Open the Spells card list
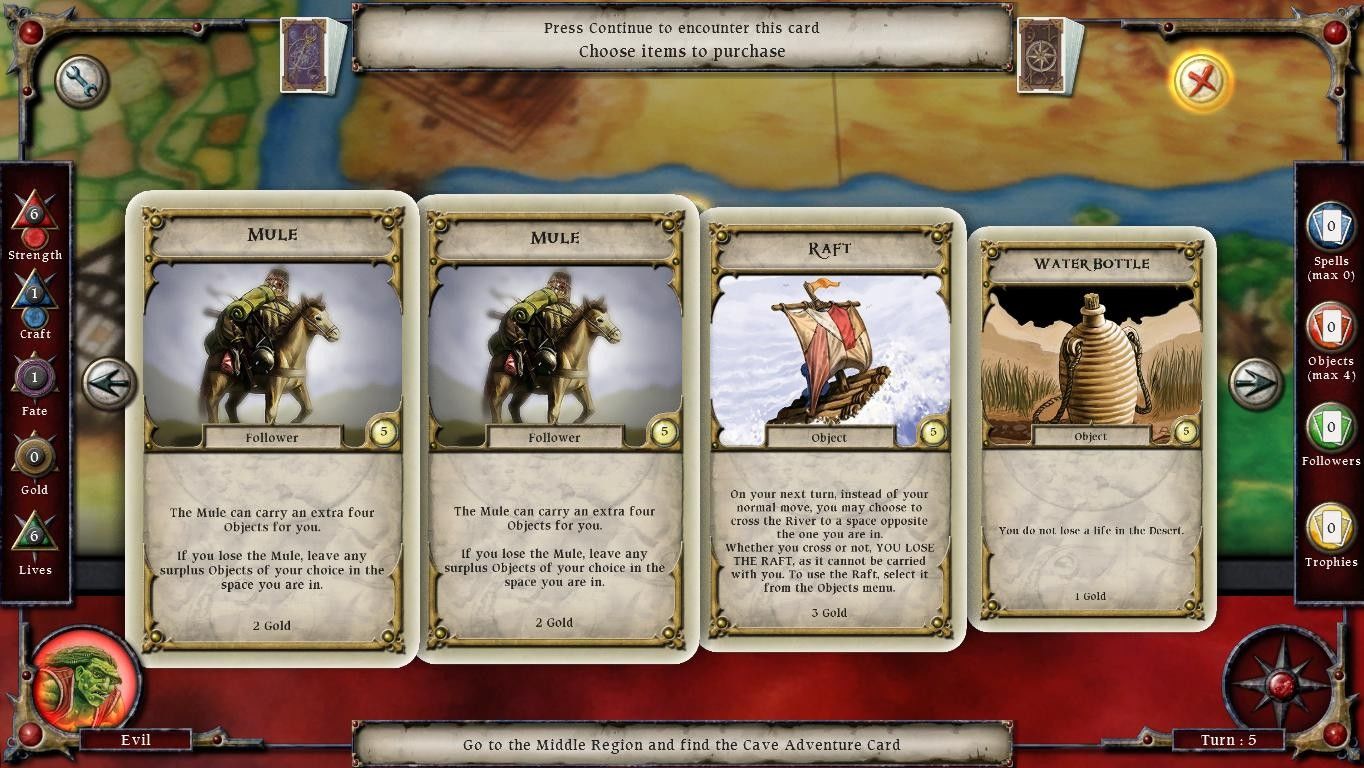Viewport: 1364px width, 768px height. (x=1331, y=227)
